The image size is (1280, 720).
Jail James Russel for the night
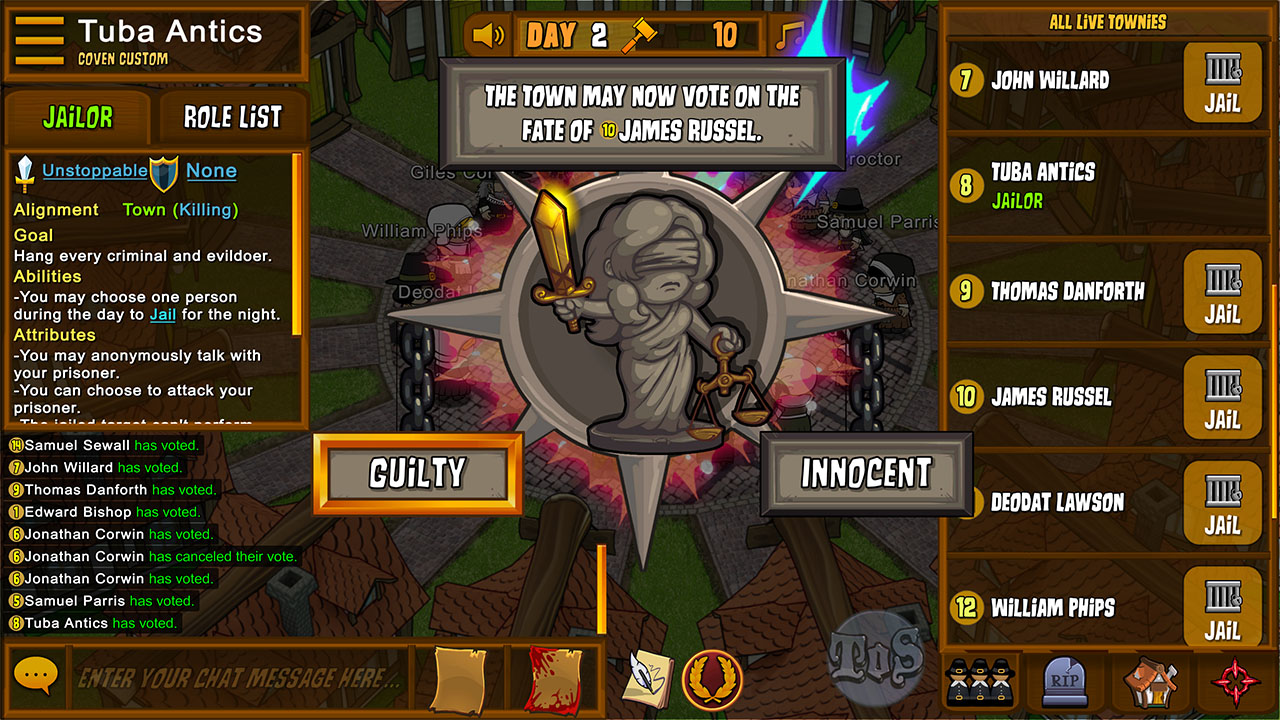(1222, 398)
